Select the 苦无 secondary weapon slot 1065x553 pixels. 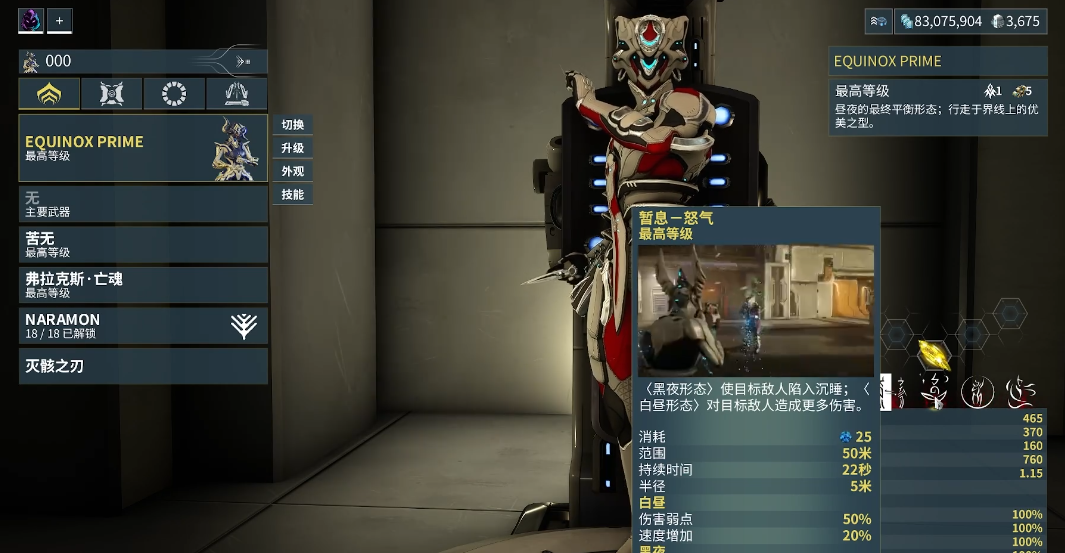[x=143, y=244]
